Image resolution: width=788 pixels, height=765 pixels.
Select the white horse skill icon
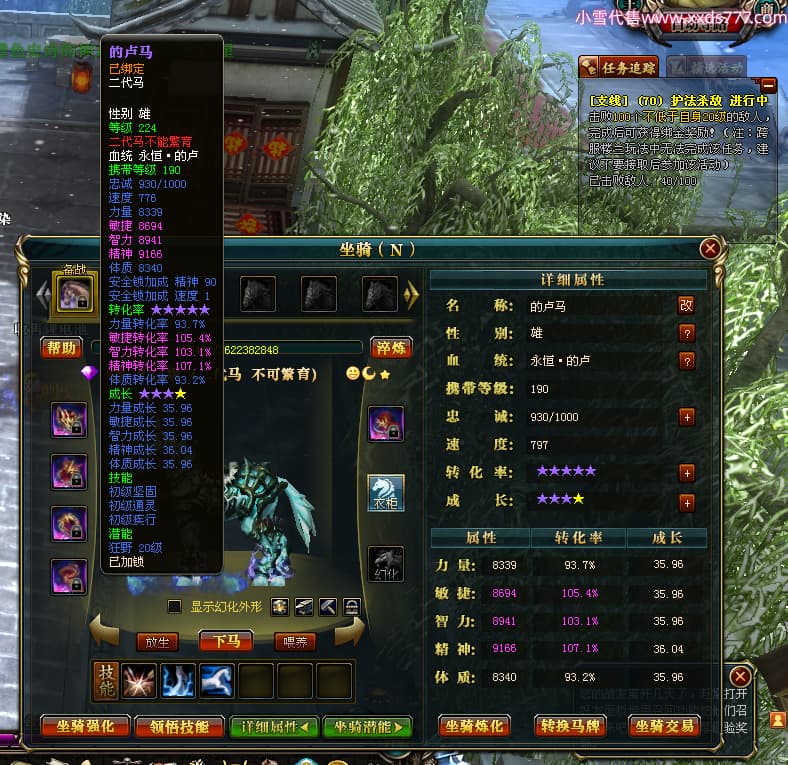[218, 681]
